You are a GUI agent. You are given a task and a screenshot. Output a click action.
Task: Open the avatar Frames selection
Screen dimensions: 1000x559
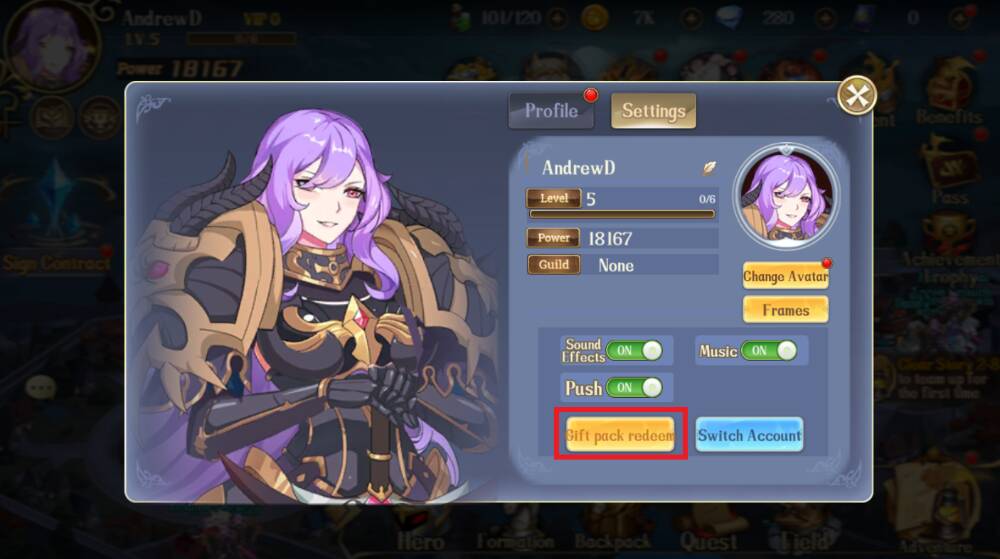[785, 310]
